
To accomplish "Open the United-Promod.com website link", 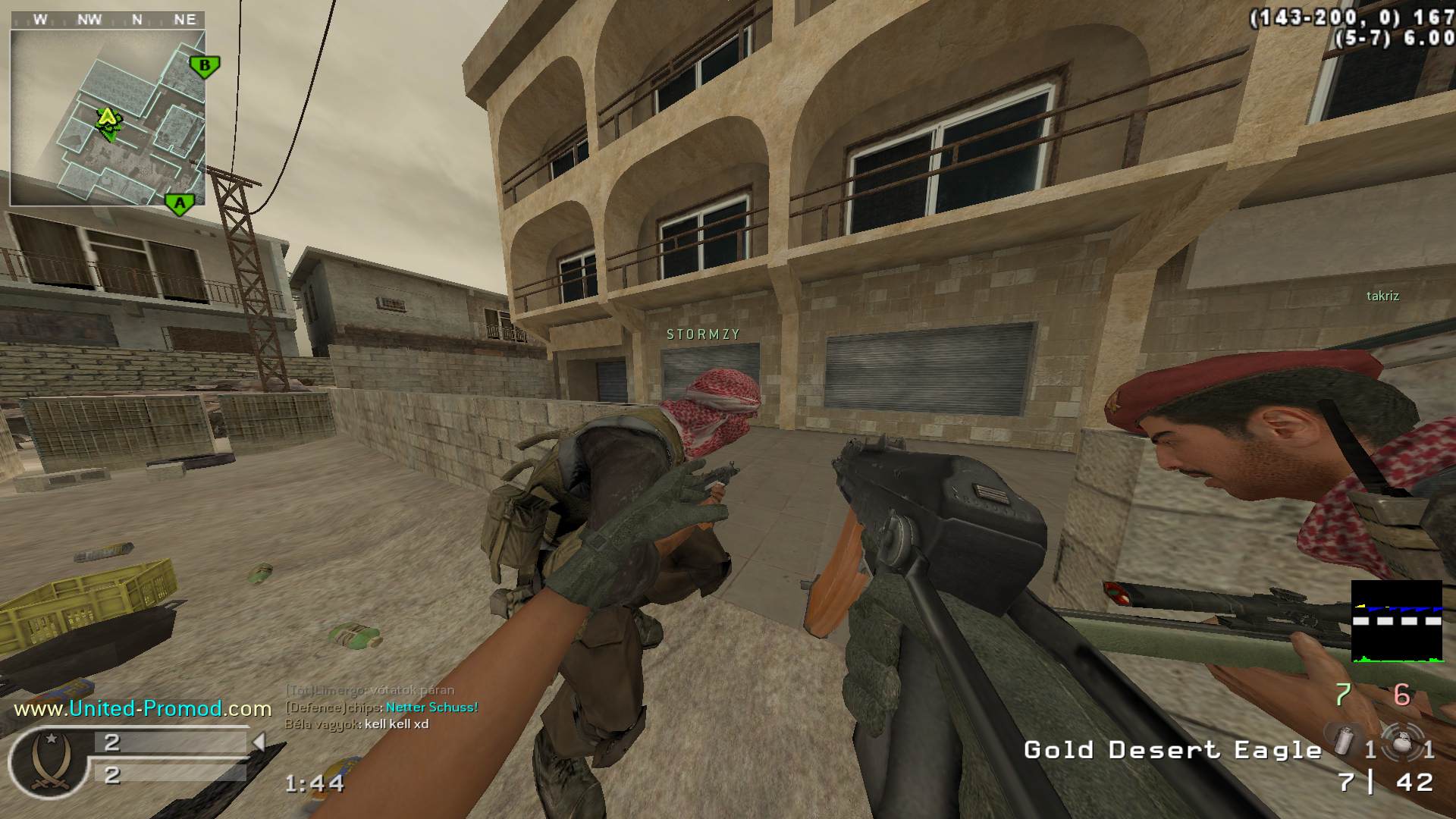I will click(143, 709).
